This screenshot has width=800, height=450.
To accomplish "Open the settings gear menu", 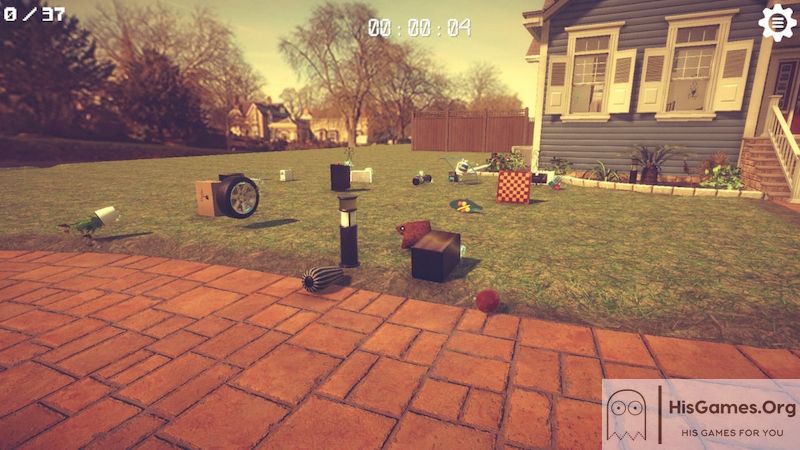I will (x=777, y=22).
